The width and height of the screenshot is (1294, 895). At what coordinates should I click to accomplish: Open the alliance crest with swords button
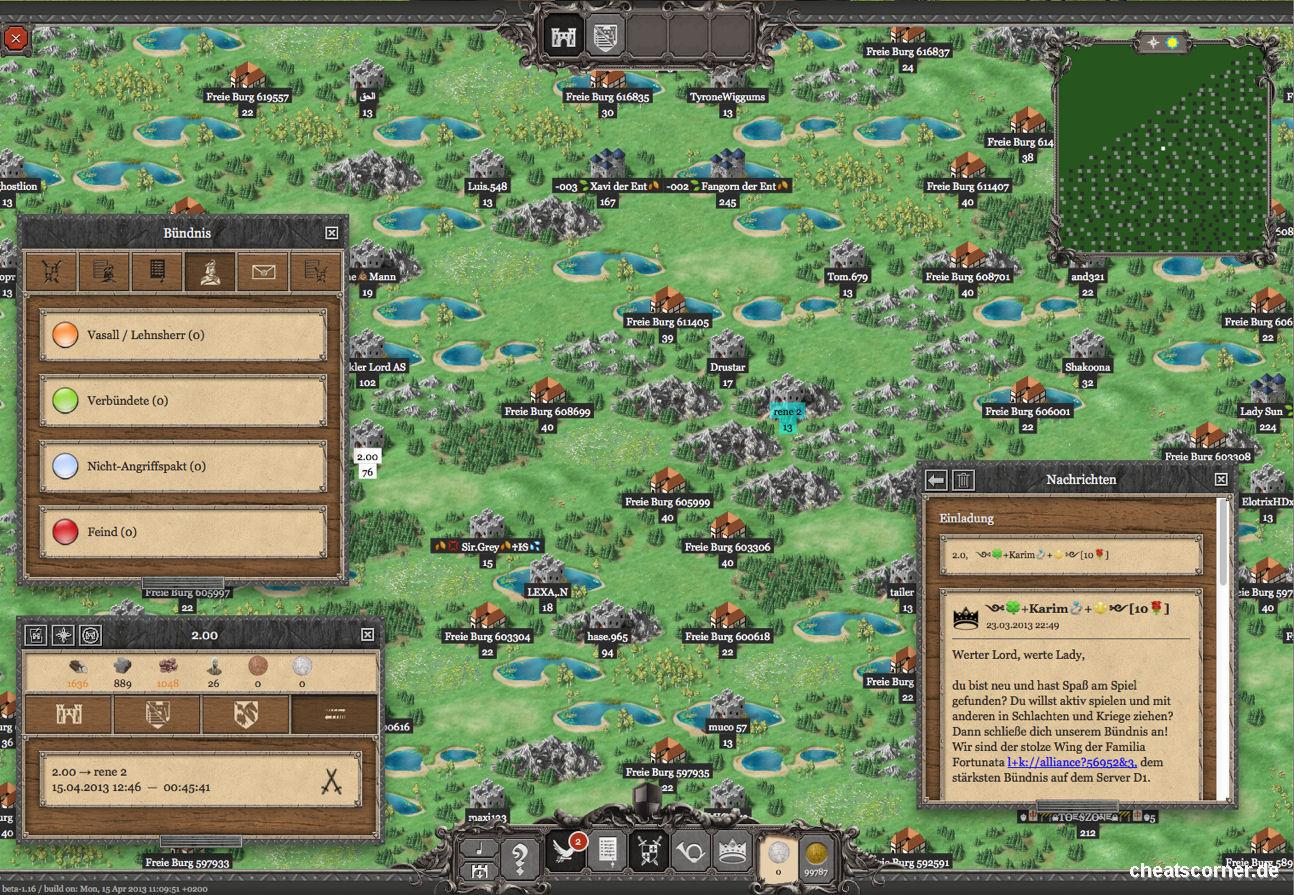[x=647, y=851]
